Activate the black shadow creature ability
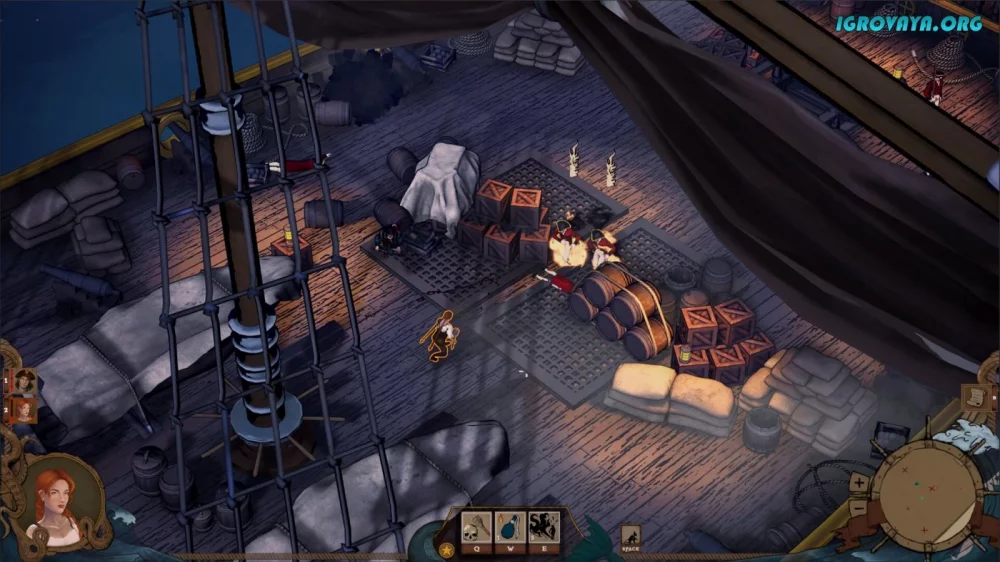1000x562 pixels. [544, 527]
